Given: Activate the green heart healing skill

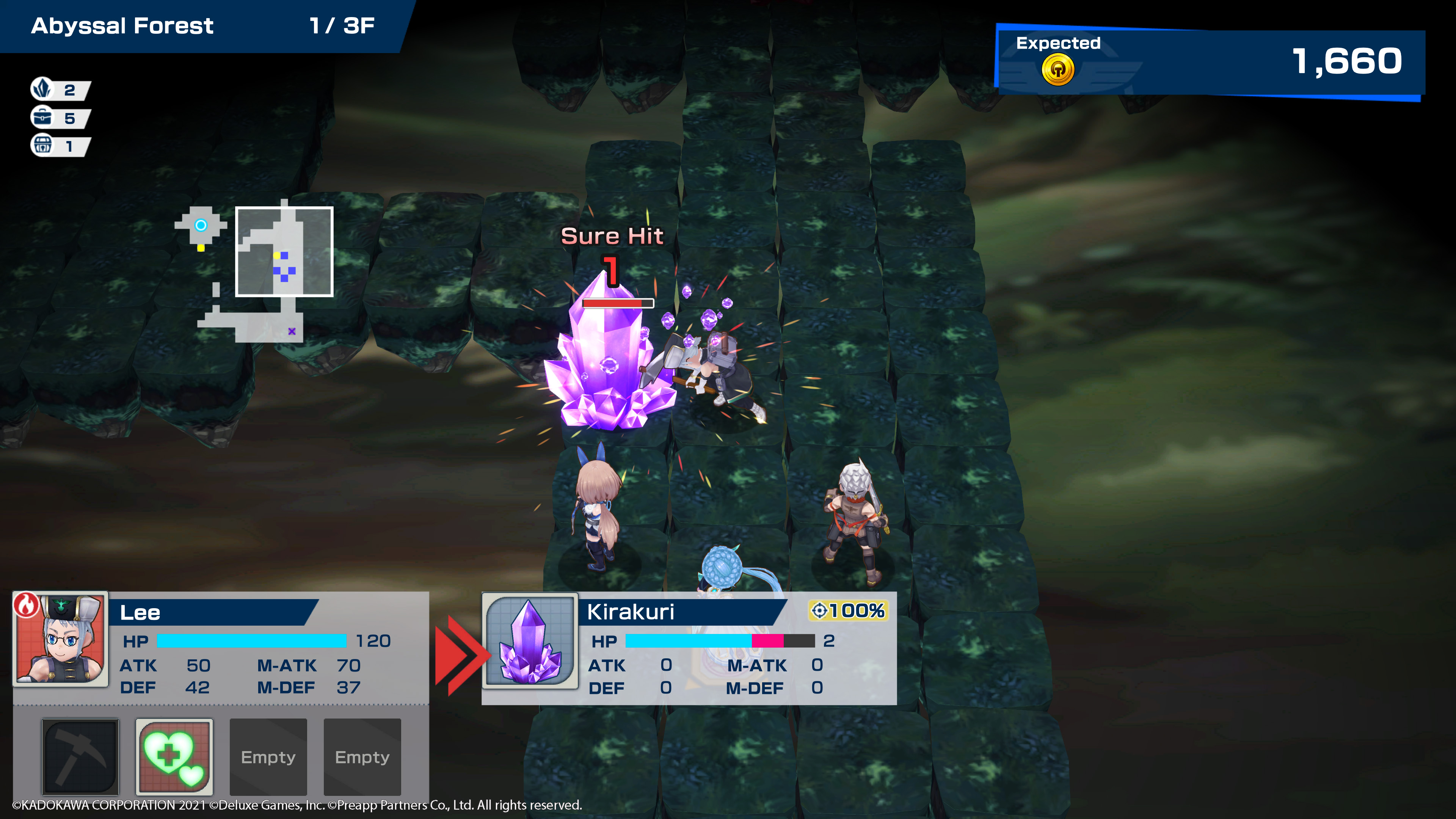Looking at the screenshot, I should (x=174, y=756).
